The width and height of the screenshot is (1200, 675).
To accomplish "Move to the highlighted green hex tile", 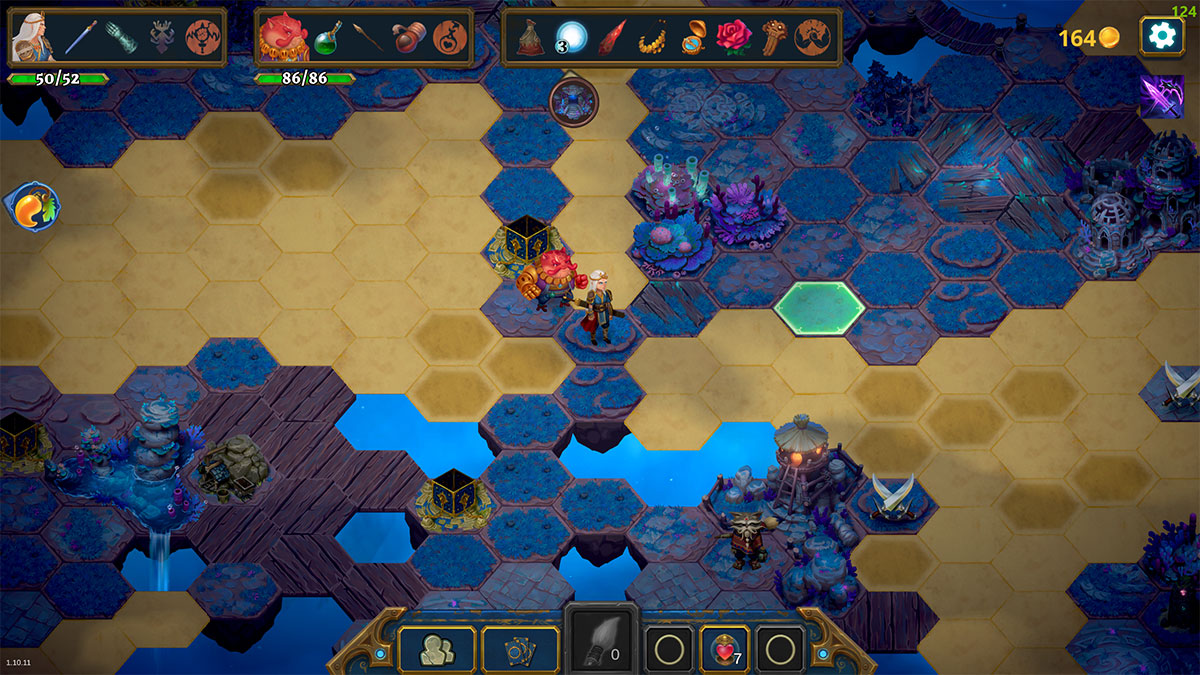I will point(819,308).
